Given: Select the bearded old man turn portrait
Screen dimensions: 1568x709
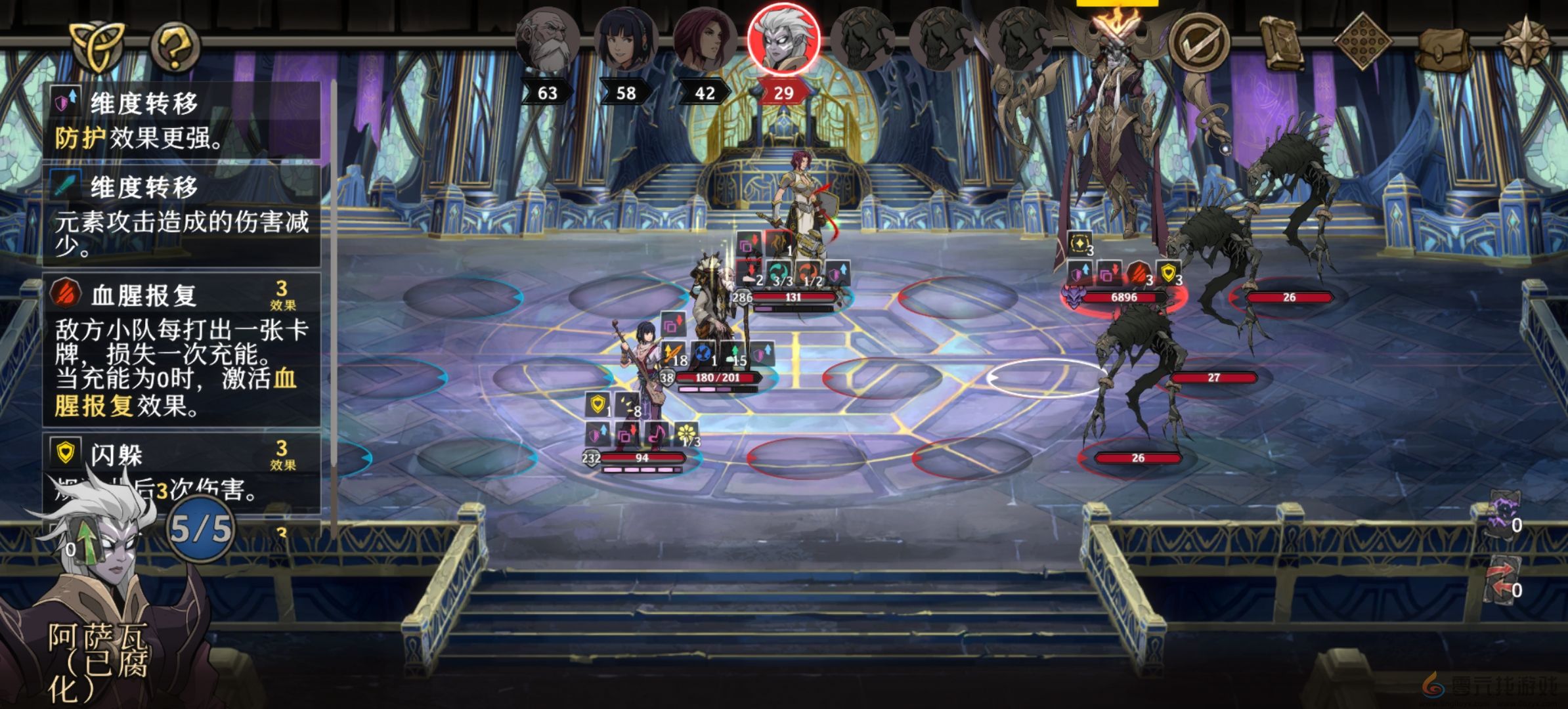Looking at the screenshot, I should click(548, 41).
